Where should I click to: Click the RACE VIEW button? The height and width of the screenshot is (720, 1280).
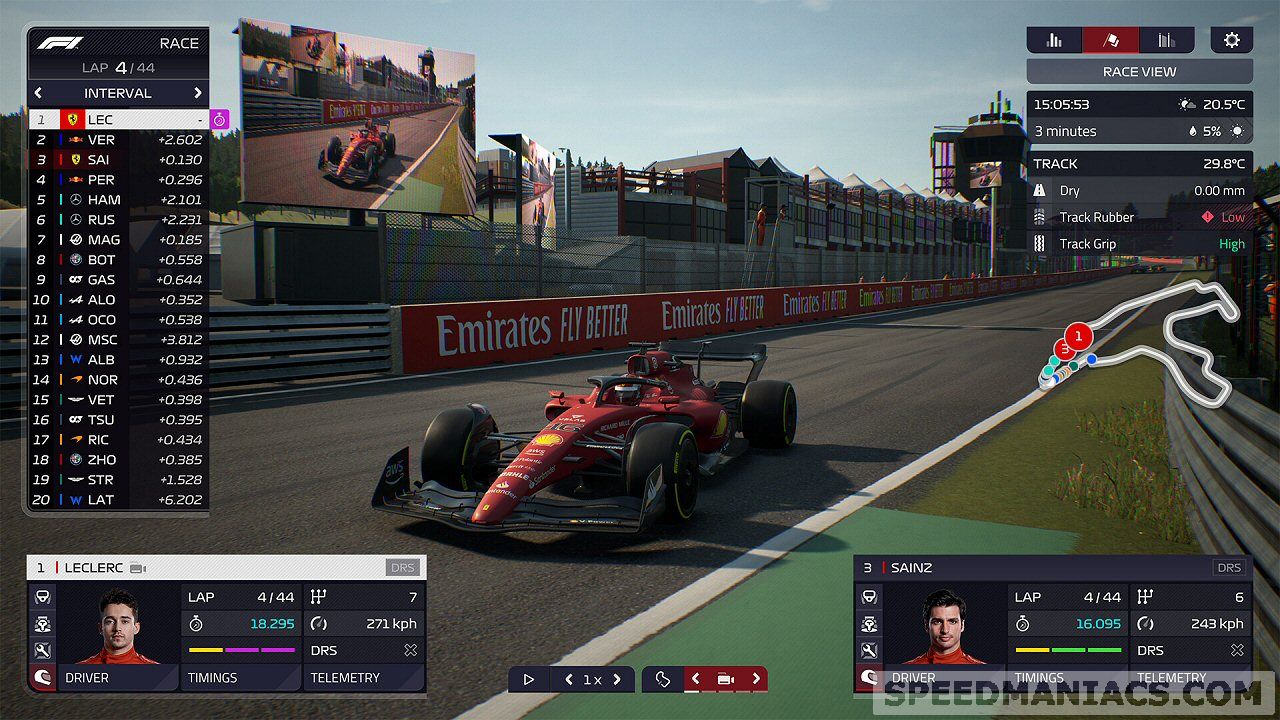[x=1139, y=72]
